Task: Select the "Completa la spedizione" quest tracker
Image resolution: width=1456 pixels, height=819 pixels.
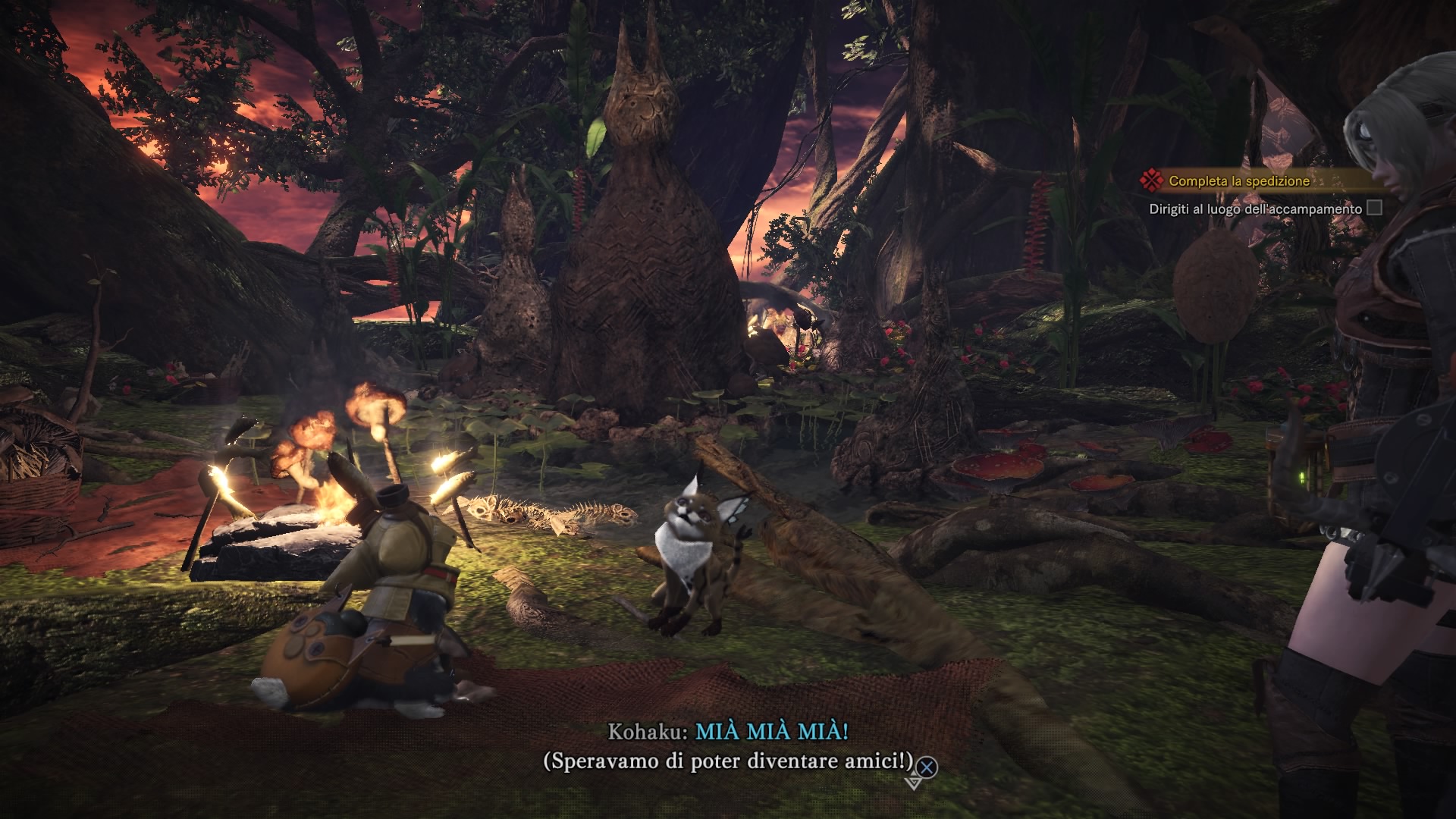Action: point(1238,181)
